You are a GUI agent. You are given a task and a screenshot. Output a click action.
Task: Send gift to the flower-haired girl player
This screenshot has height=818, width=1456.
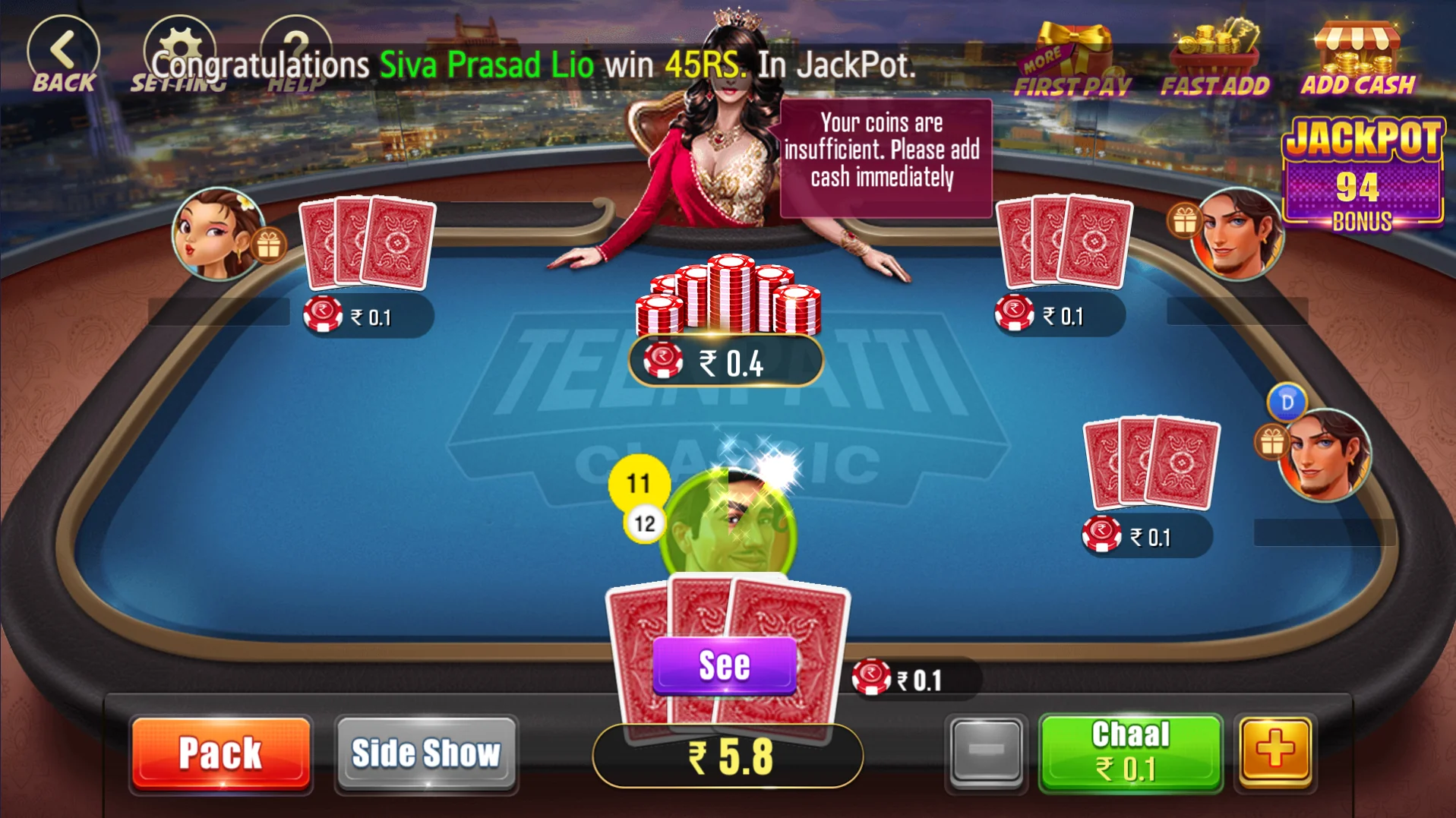click(x=268, y=245)
